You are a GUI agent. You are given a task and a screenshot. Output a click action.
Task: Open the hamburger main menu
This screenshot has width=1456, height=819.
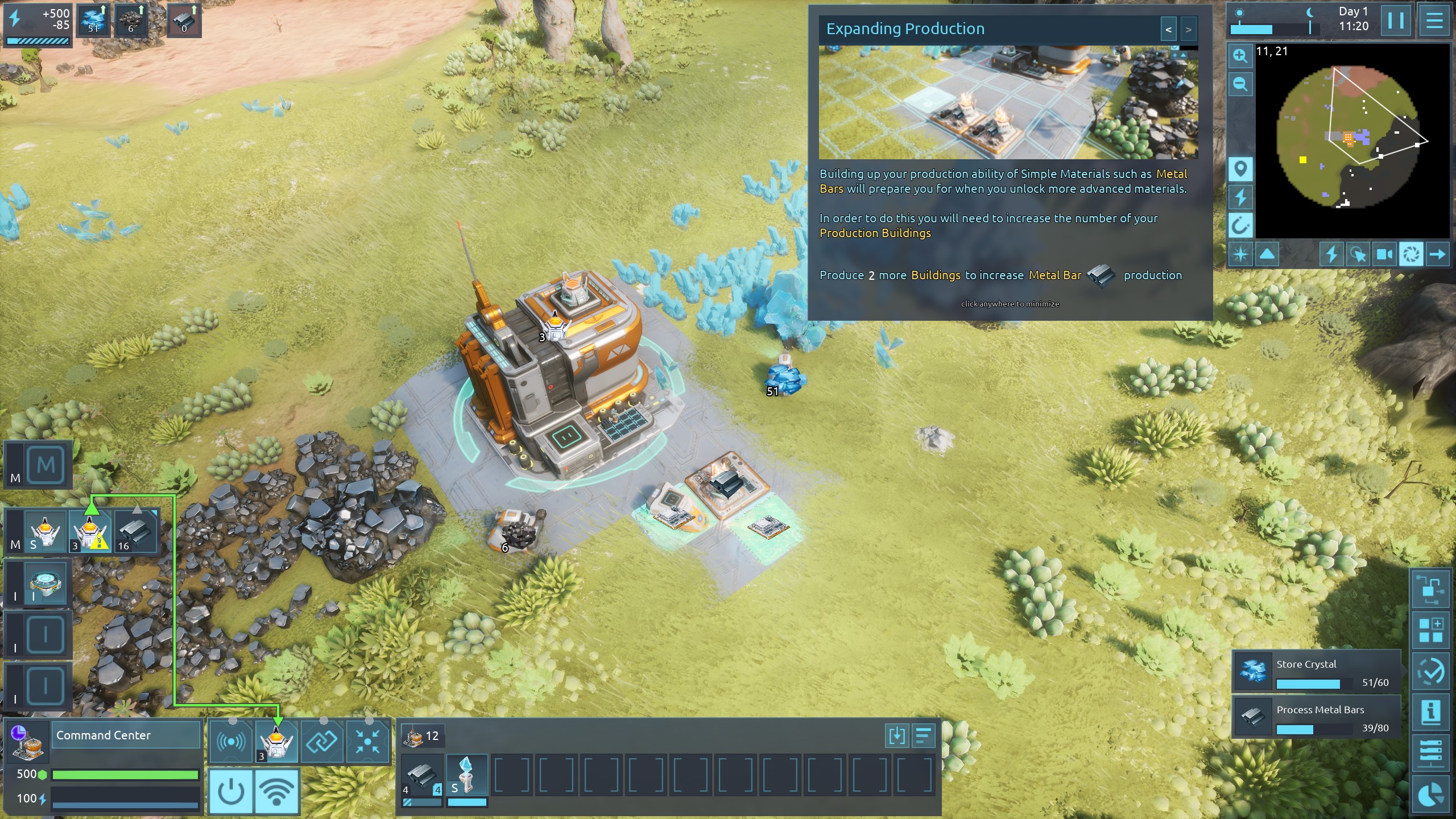coord(1434,21)
